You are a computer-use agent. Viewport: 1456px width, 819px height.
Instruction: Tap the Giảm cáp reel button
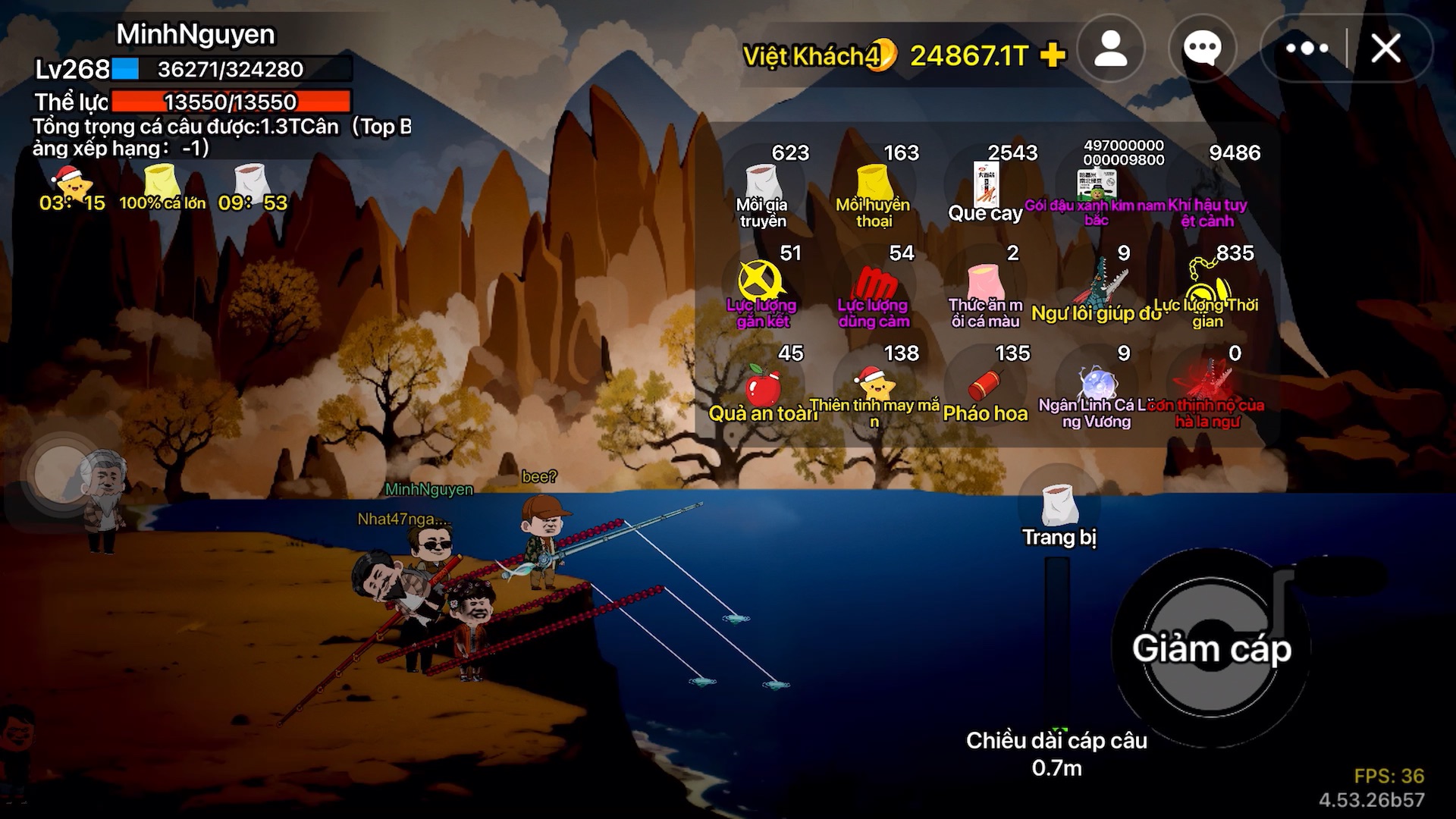(1211, 648)
